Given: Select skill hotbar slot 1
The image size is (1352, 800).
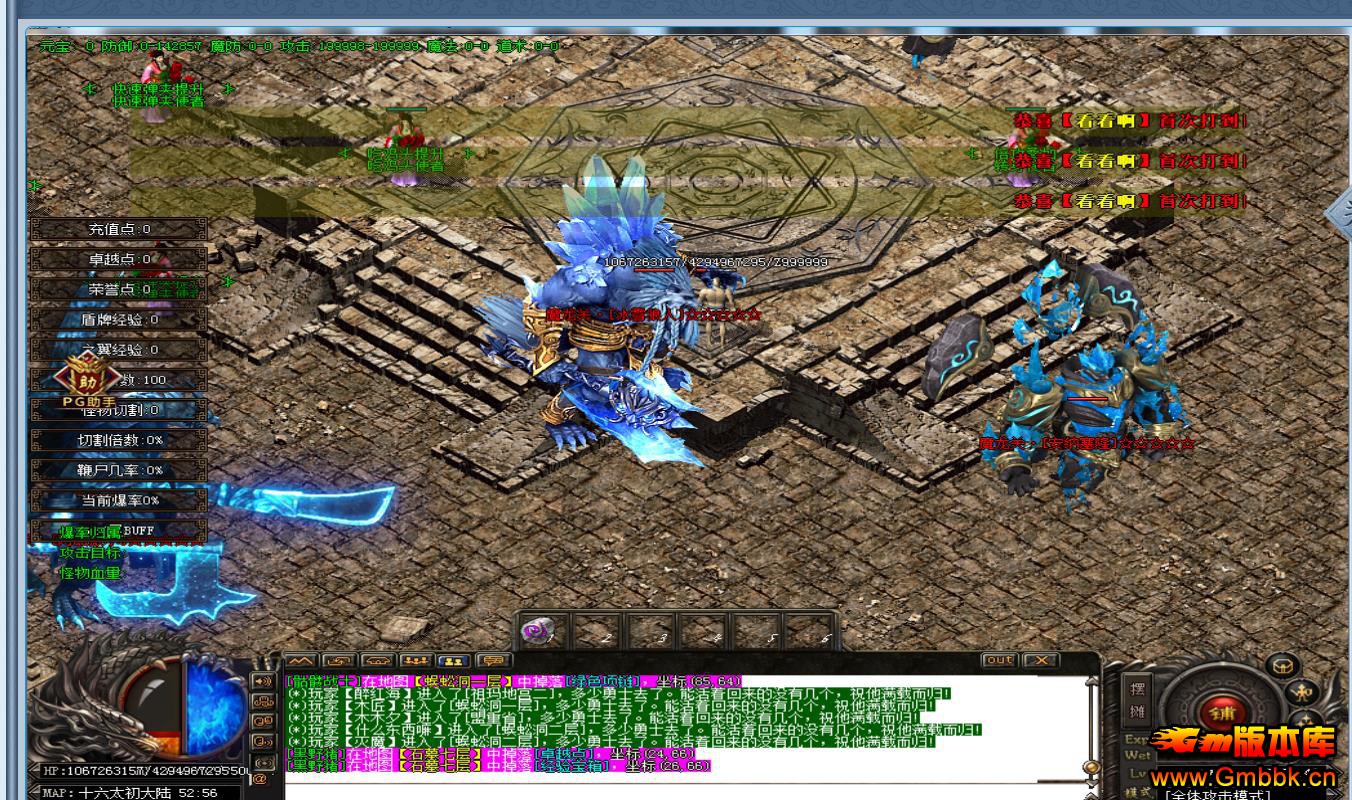Looking at the screenshot, I should tap(545, 631).
